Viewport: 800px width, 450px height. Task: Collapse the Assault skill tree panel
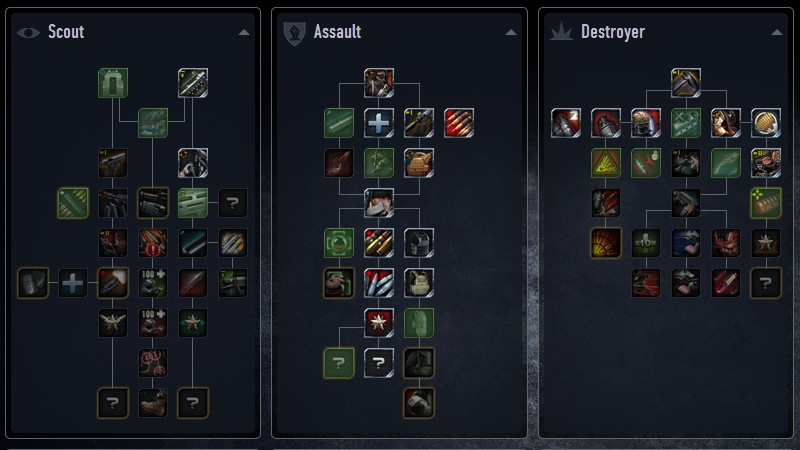pyautogui.click(x=512, y=32)
